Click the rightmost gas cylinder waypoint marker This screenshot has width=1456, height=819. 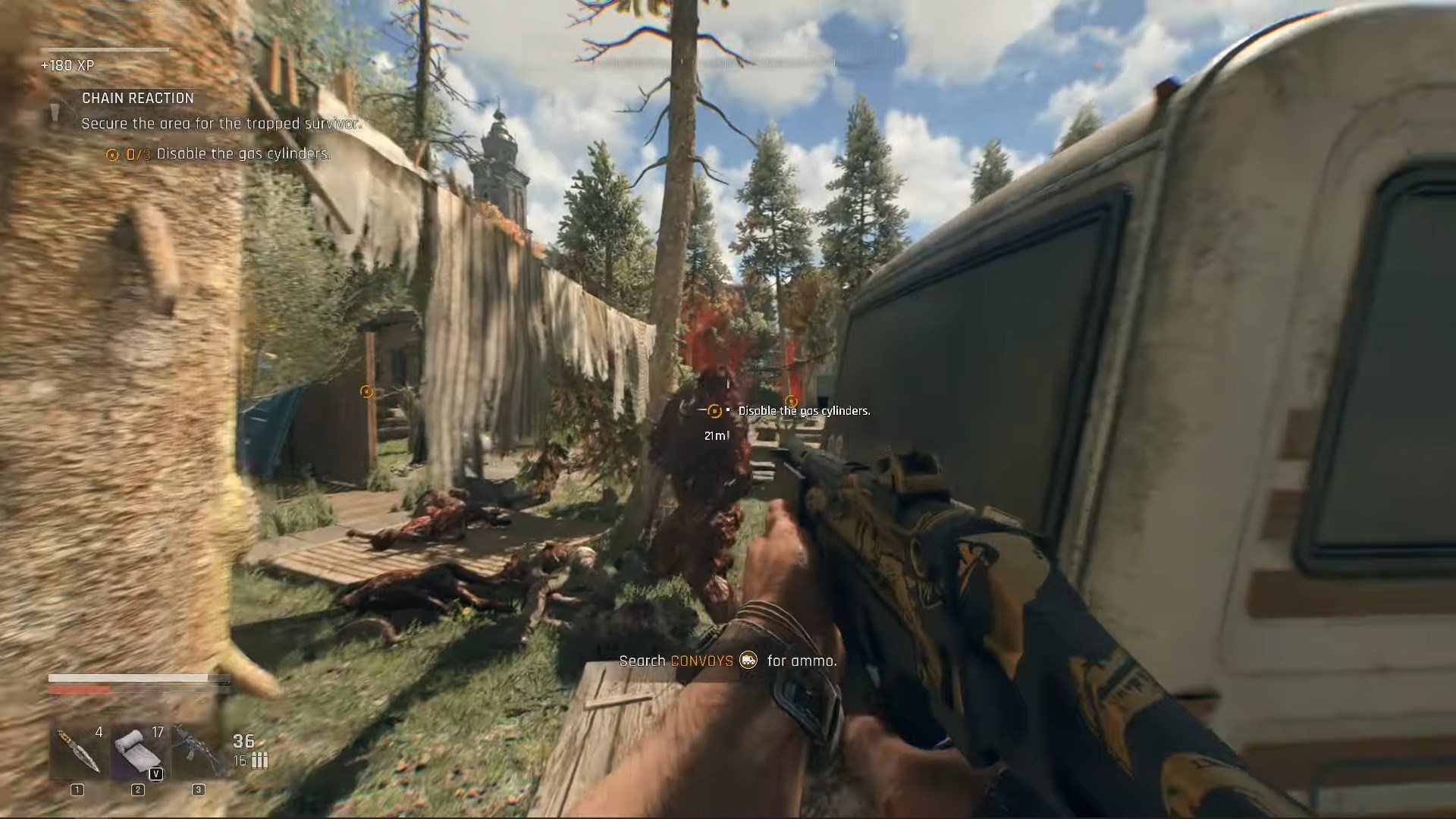point(791,400)
